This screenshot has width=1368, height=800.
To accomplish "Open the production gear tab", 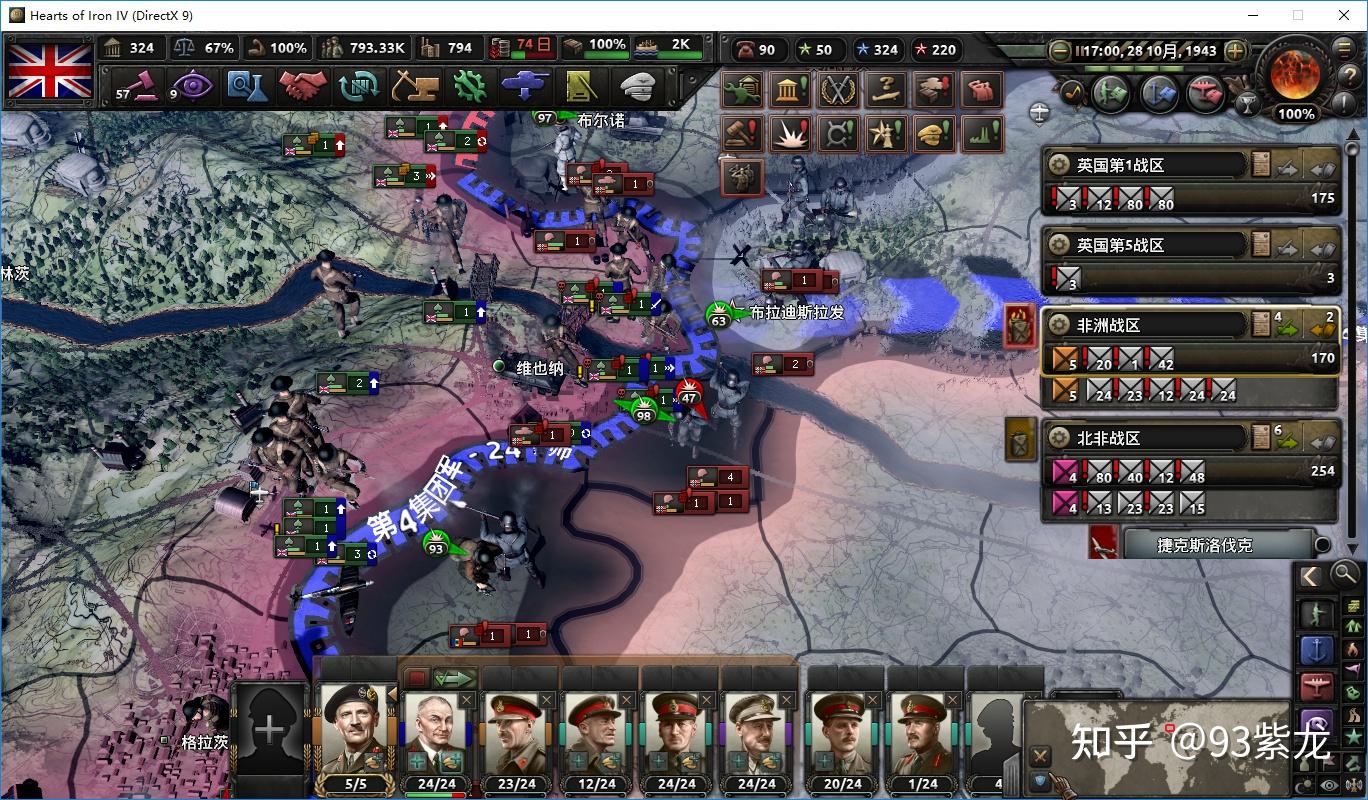I will (469, 86).
